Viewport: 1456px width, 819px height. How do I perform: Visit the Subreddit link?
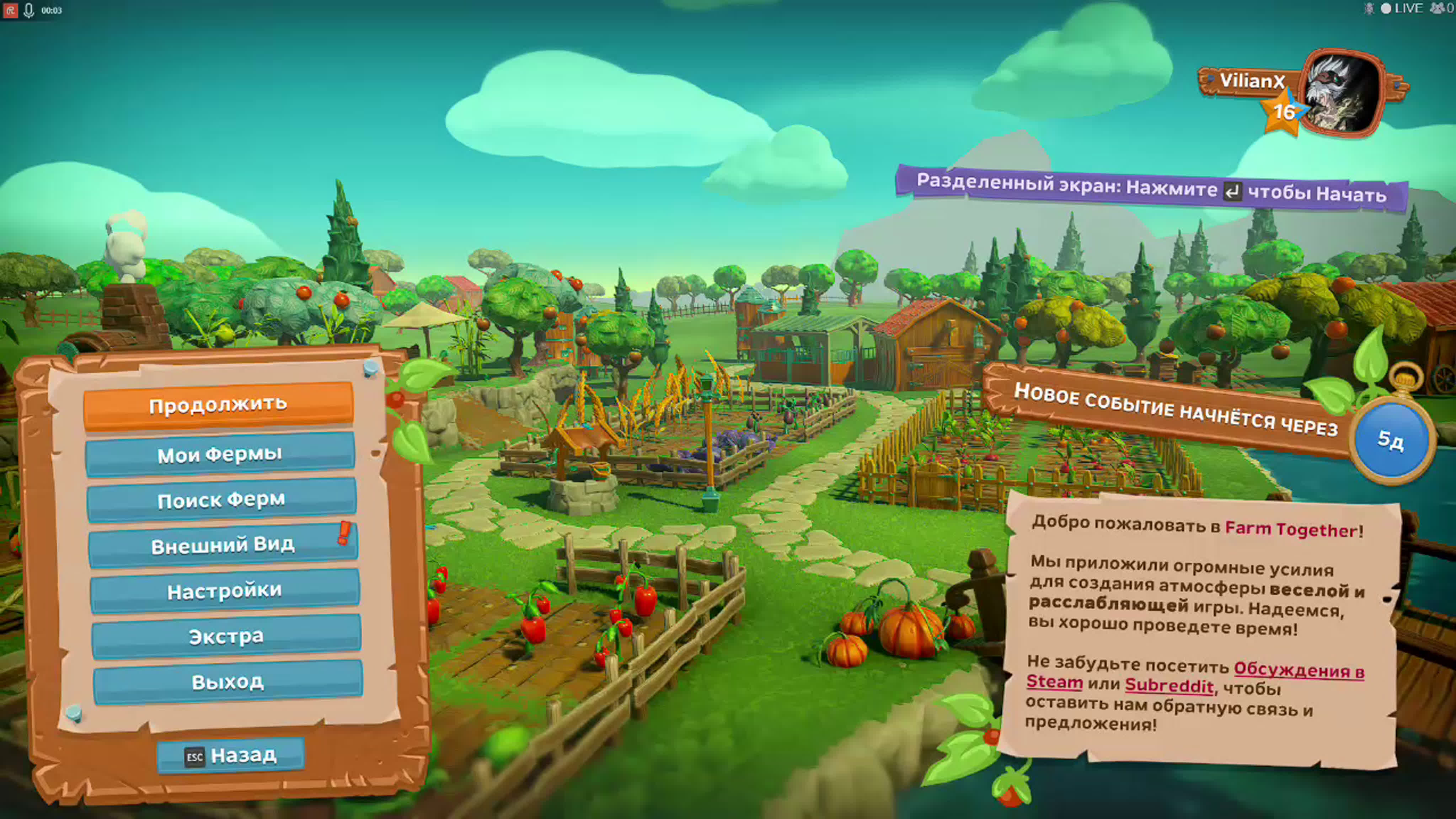1169,686
